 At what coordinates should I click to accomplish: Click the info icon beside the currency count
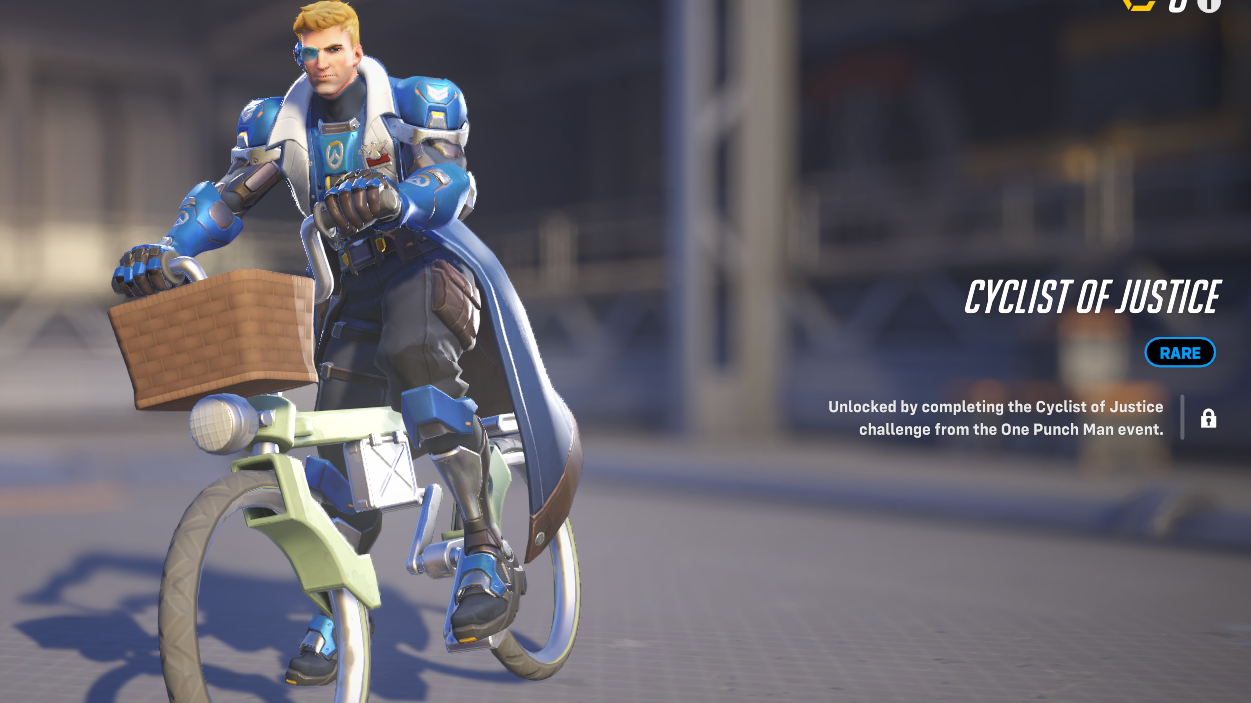(1209, 4)
